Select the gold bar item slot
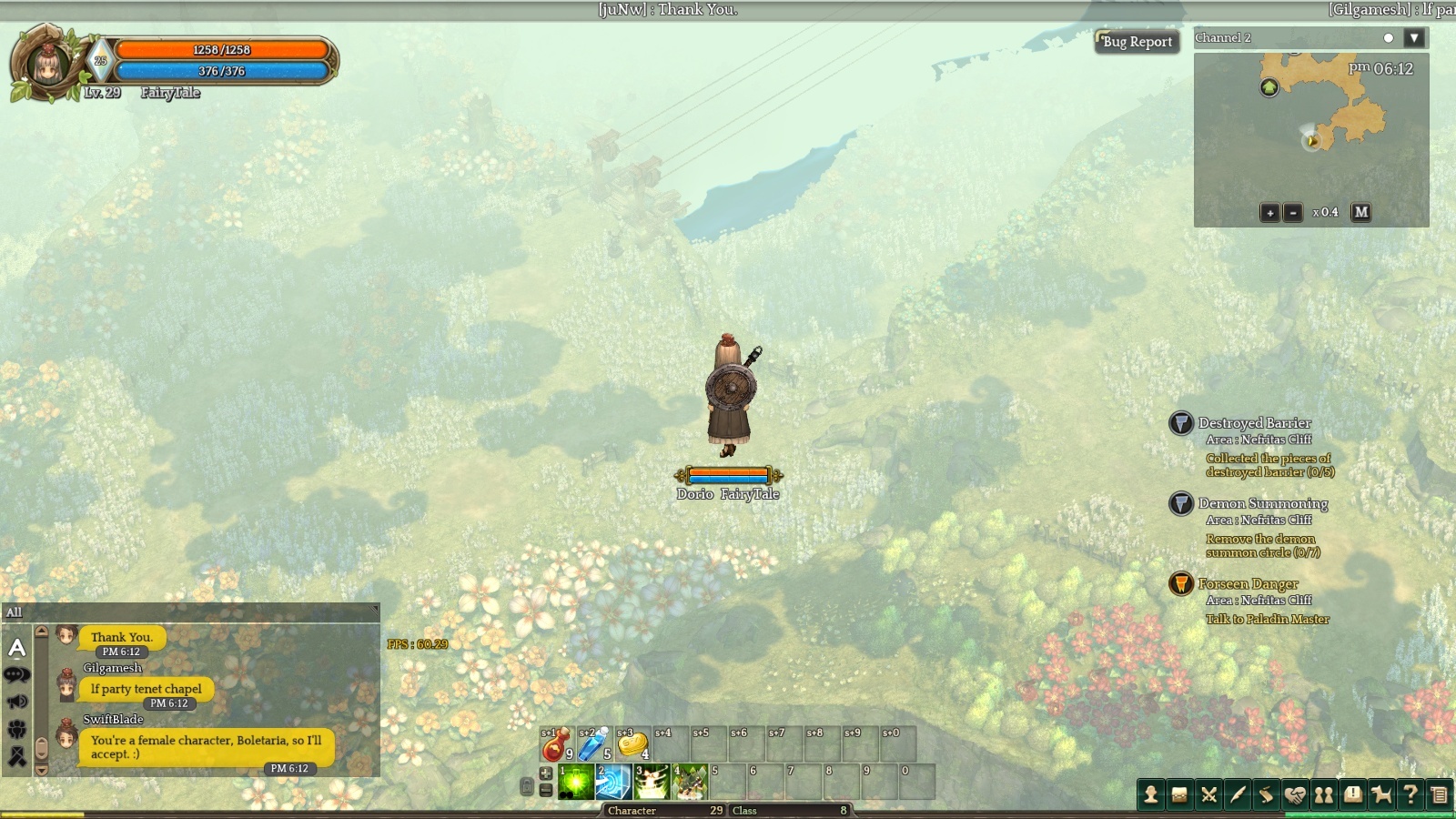The width and height of the screenshot is (1456, 819). tap(632, 744)
